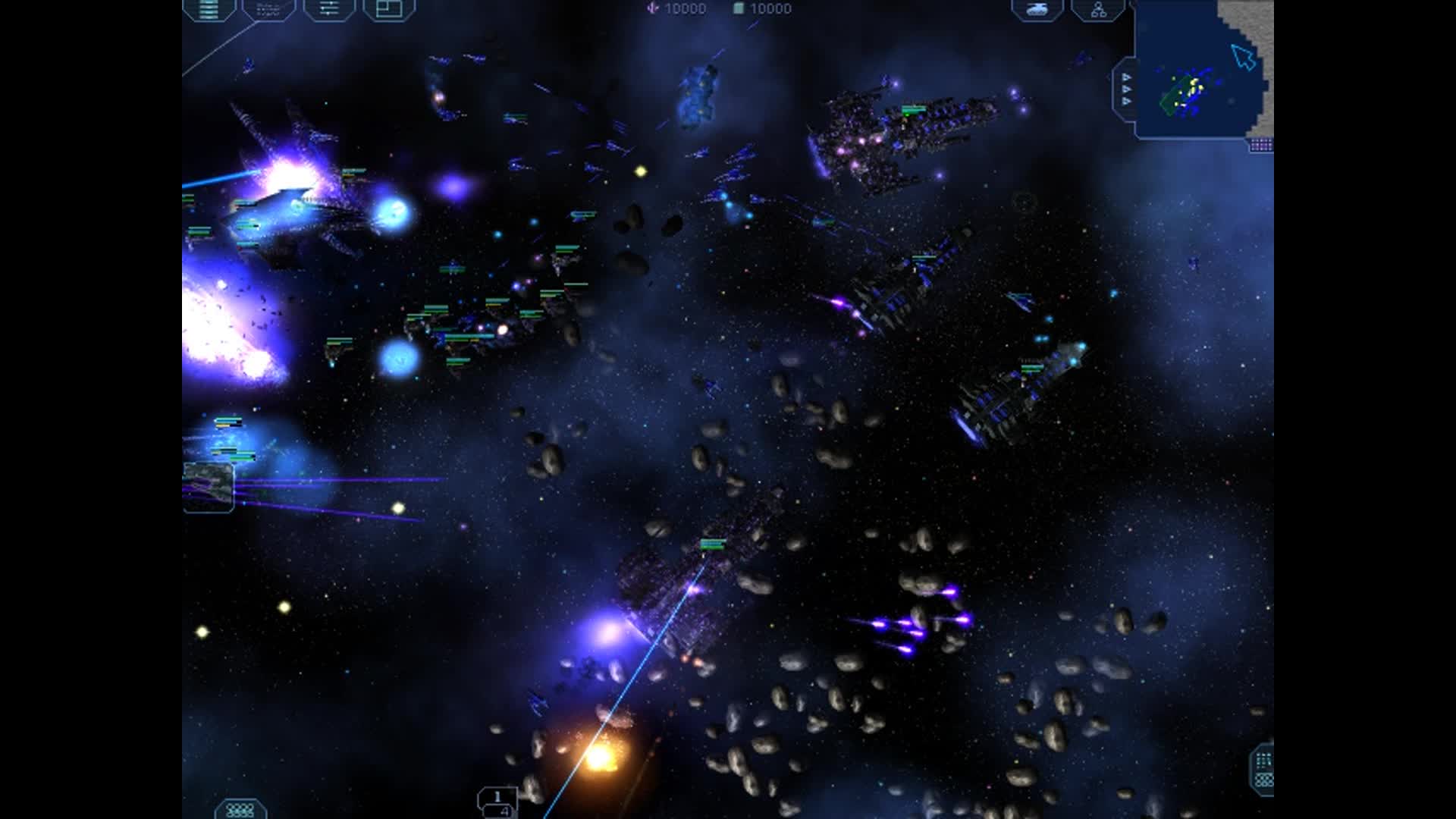This screenshot has height=819, width=1456.
Task: Collapse the arrow flyout panel left of the minimap
Action: point(1106,78)
